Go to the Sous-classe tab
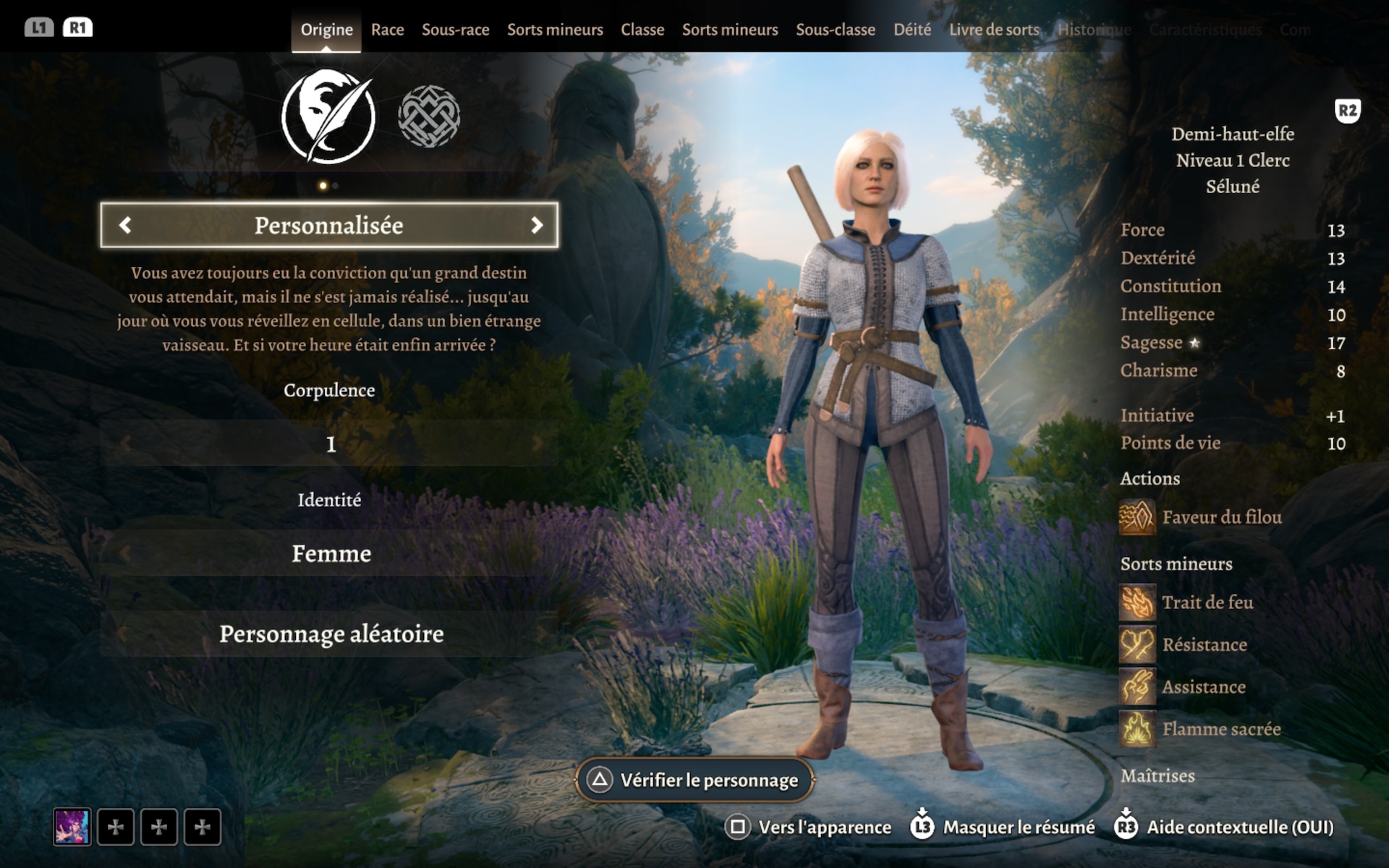Screen dimensions: 1389x868 835,30
